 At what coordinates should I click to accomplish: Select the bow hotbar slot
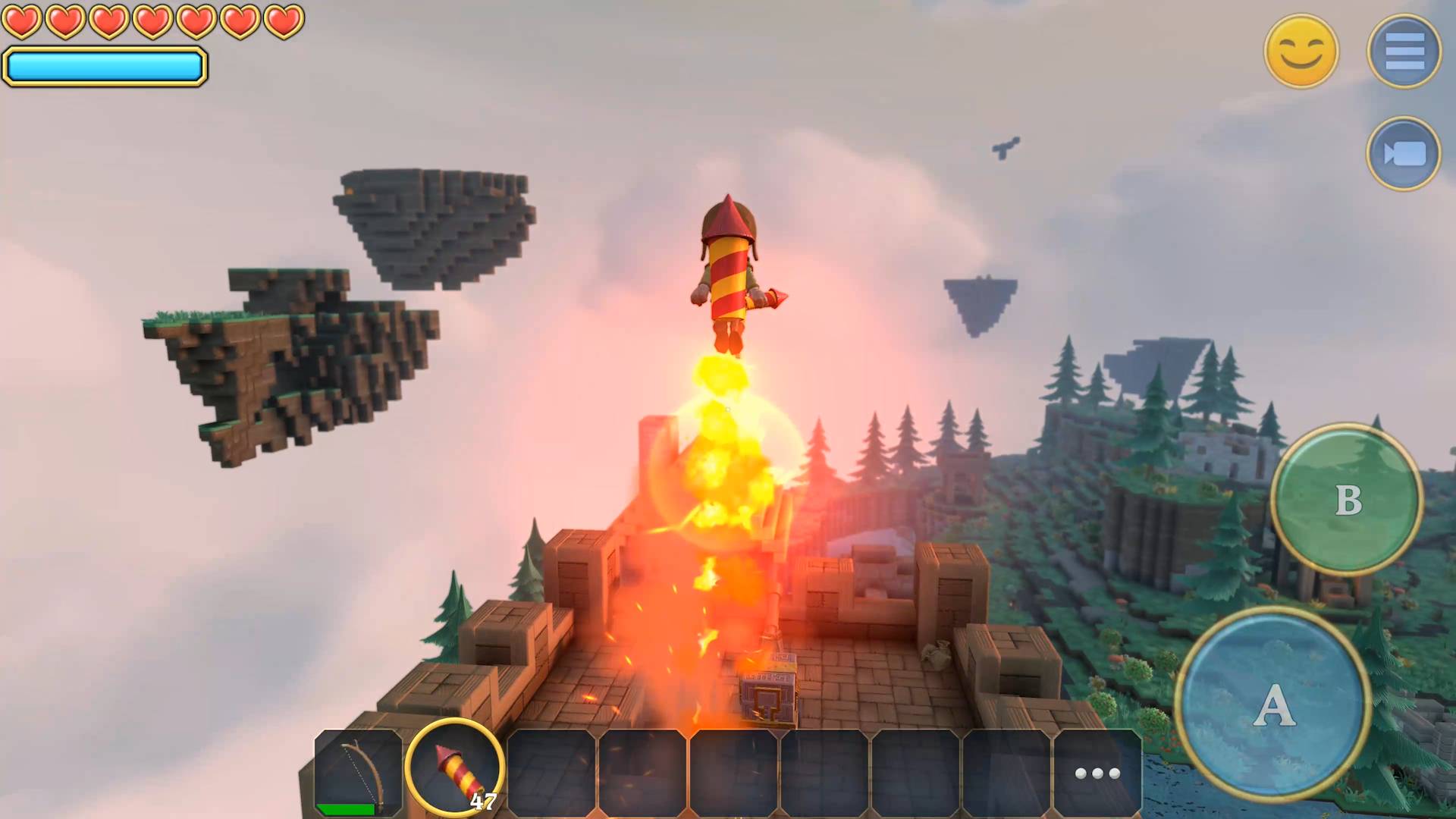coord(359,772)
